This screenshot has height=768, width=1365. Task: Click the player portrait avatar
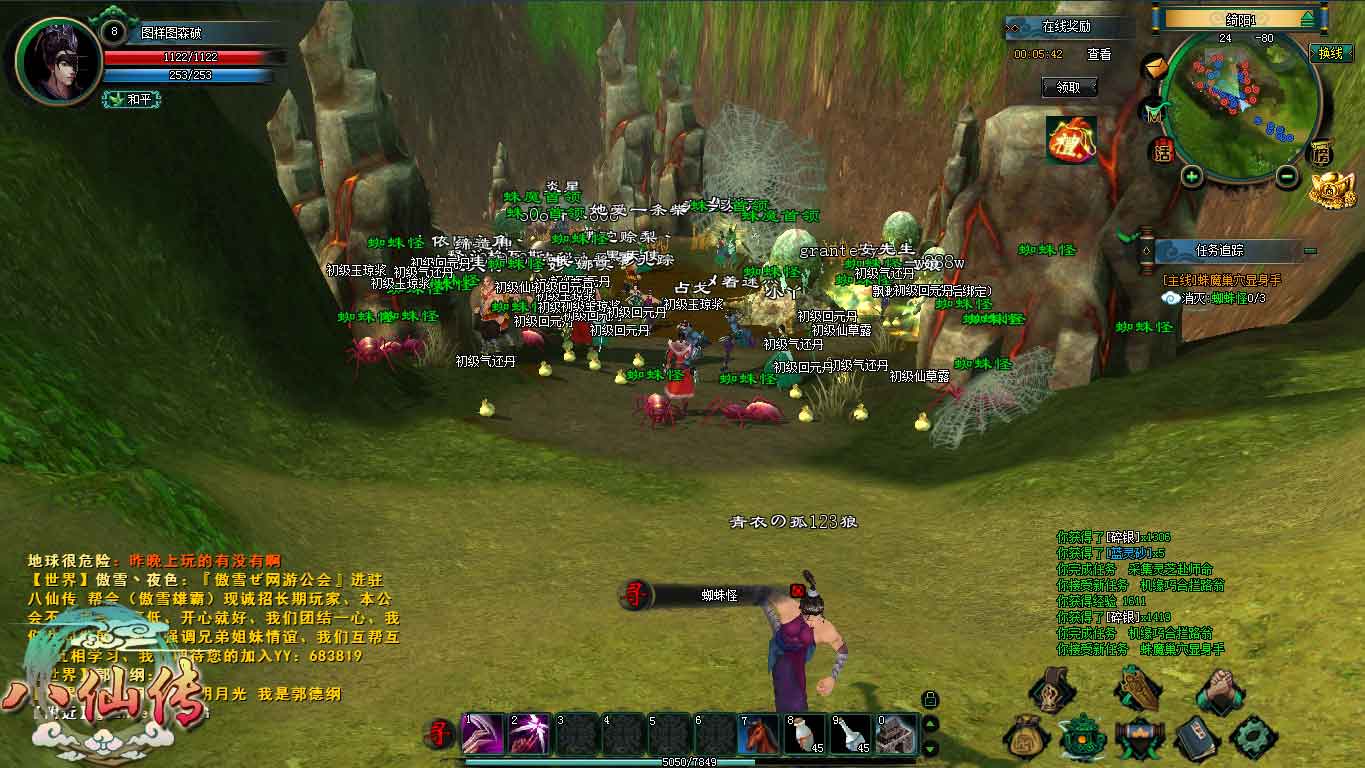point(58,60)
